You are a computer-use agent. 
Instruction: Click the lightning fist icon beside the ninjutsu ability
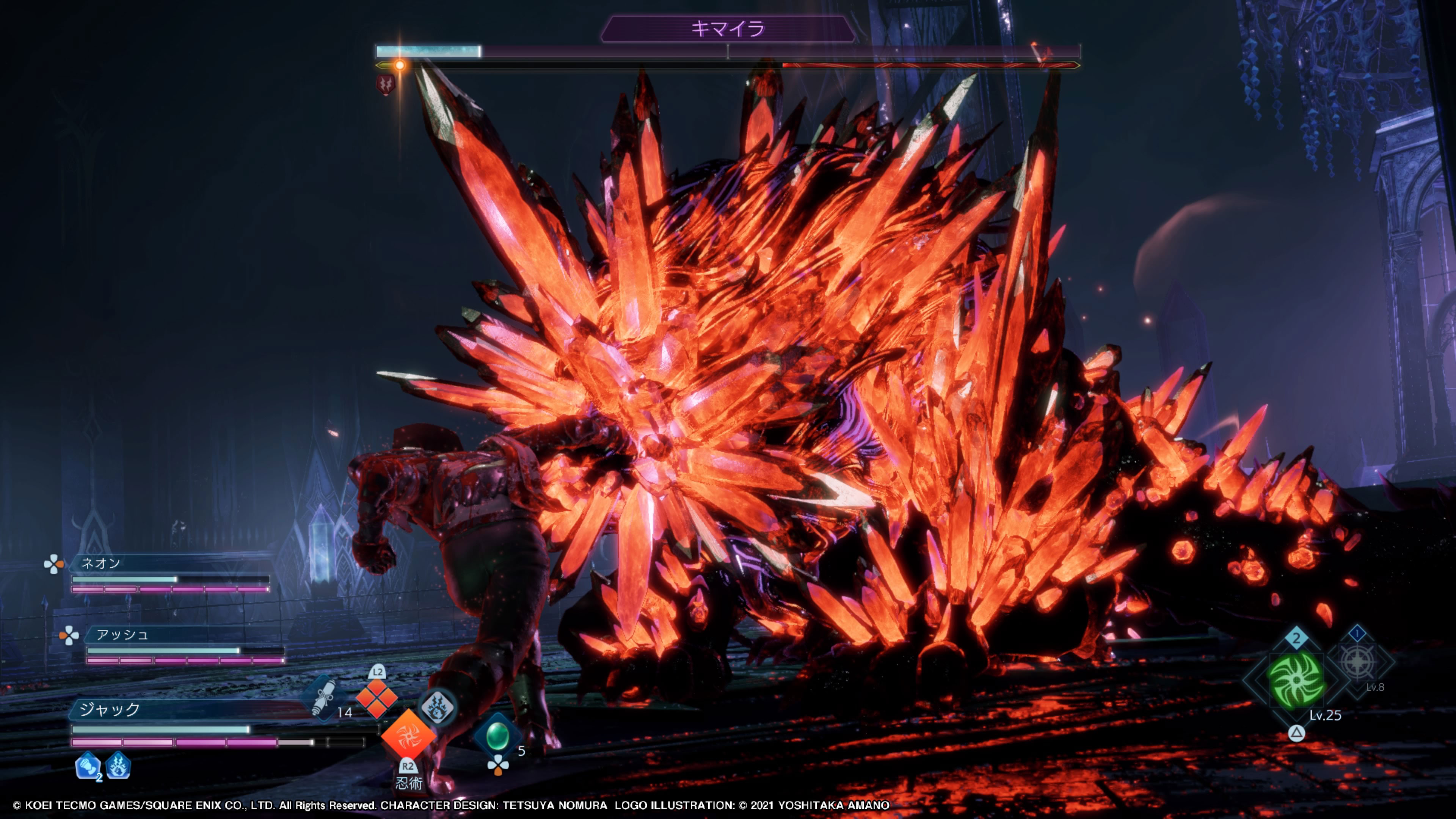(x=438, y=707)
